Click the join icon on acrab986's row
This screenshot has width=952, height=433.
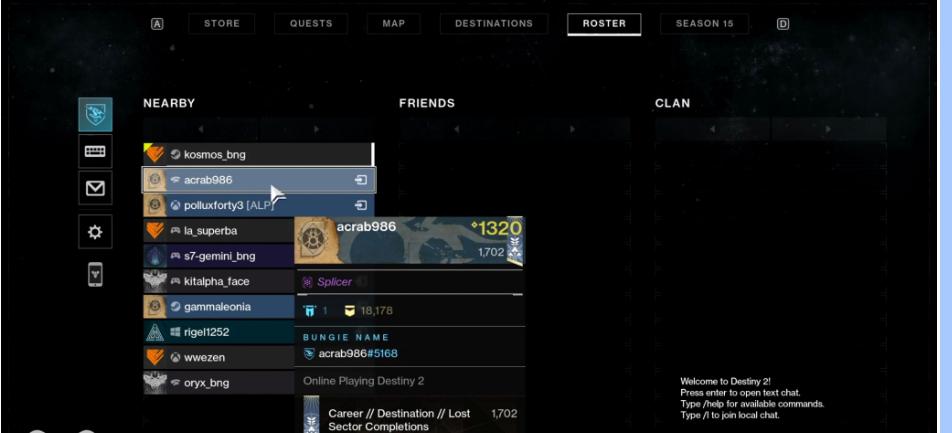[361, 180]
